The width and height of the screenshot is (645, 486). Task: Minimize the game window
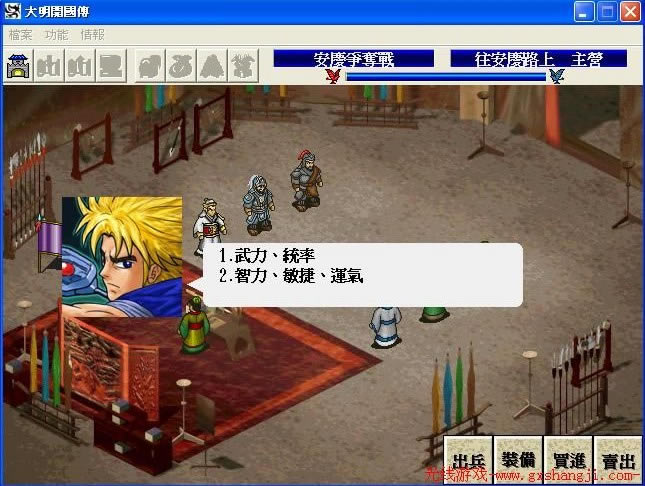point(584,12)
